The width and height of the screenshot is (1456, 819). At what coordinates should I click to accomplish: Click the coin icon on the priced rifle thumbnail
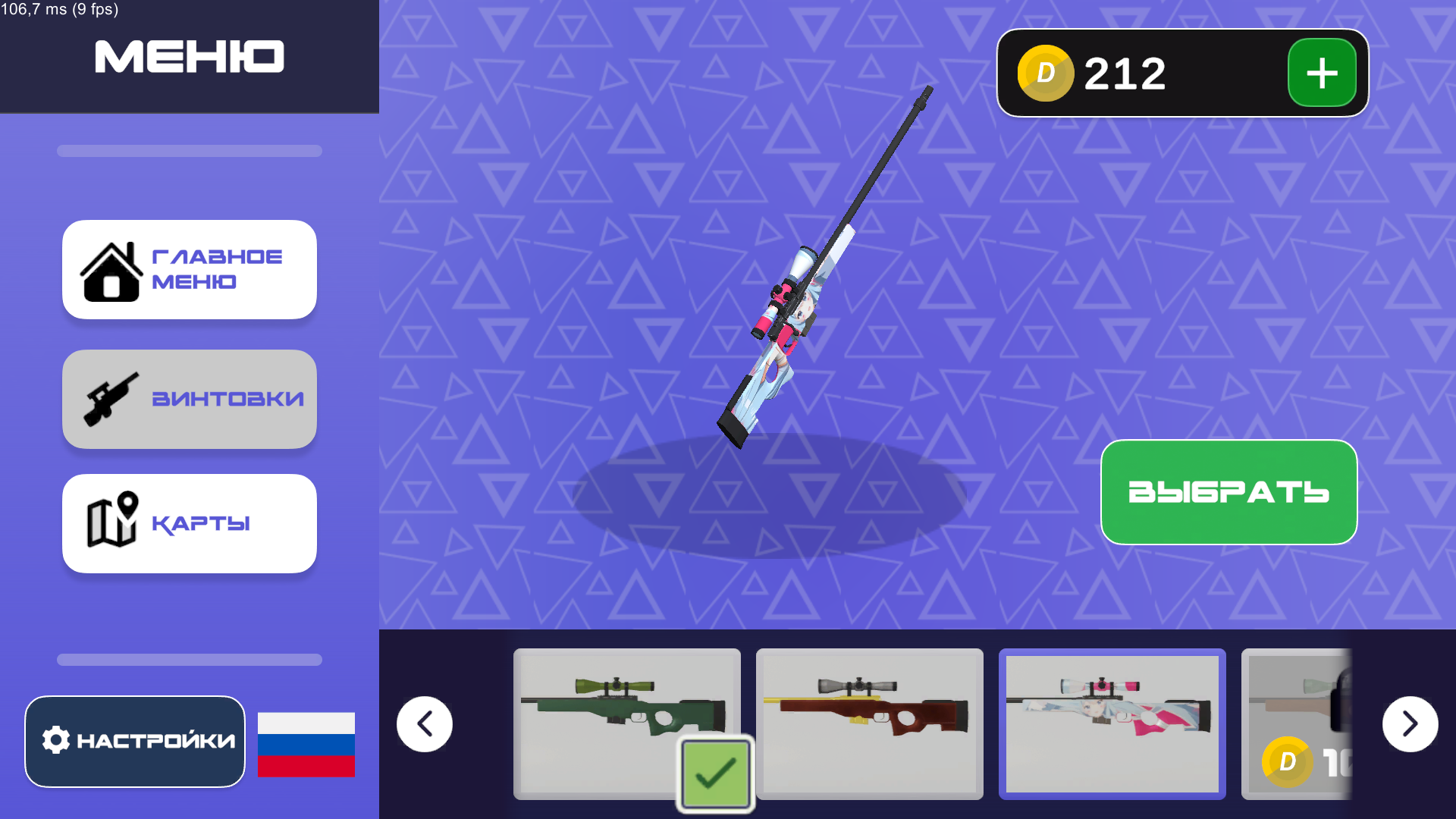(1287, 761)
